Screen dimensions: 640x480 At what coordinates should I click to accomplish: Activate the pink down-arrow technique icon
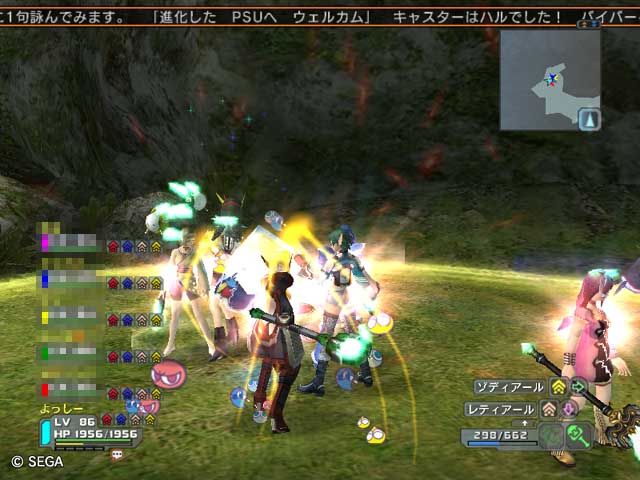[x=567, y=409]
